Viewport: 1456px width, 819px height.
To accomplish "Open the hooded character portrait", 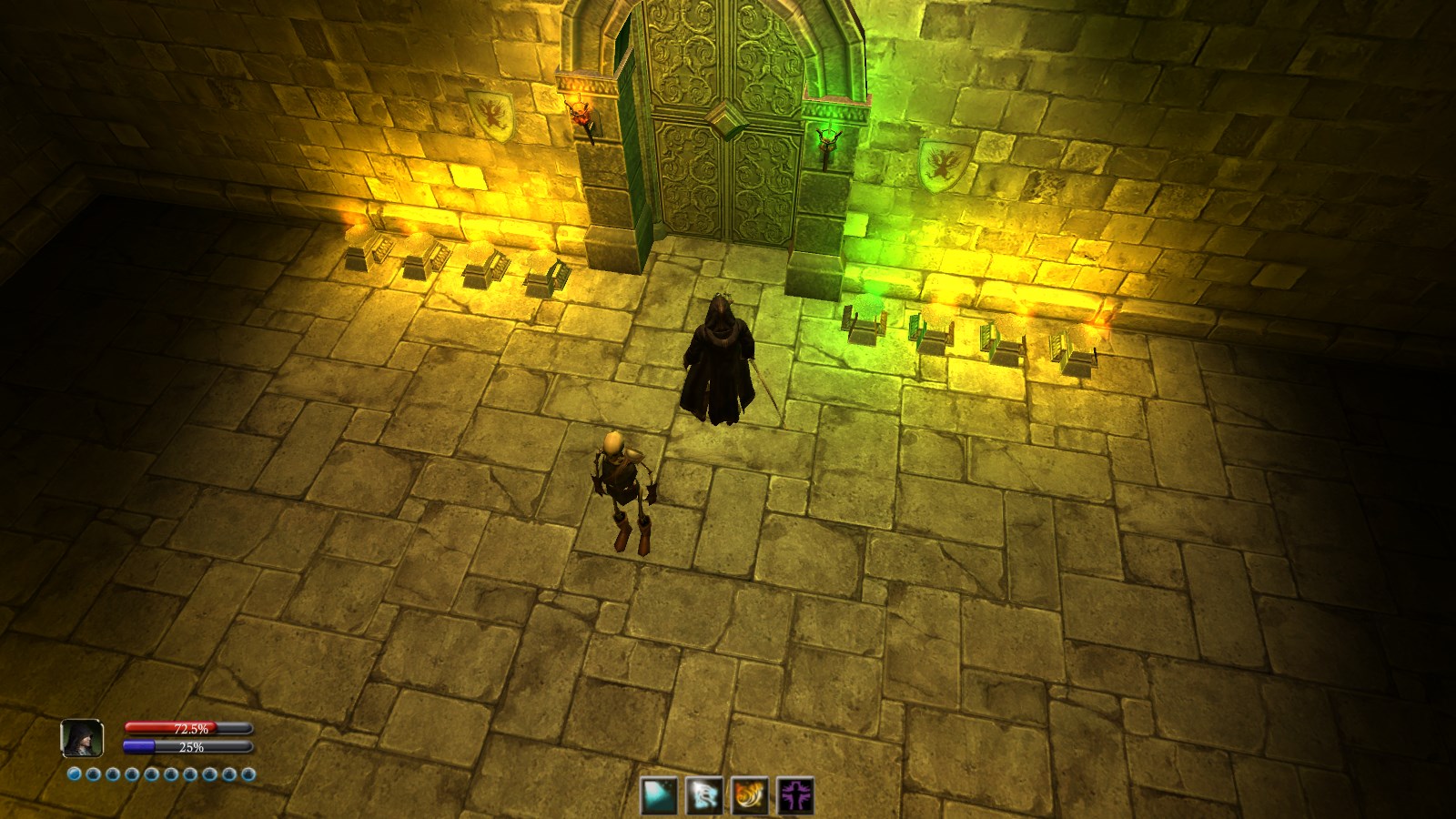I will tap(82, 738).
